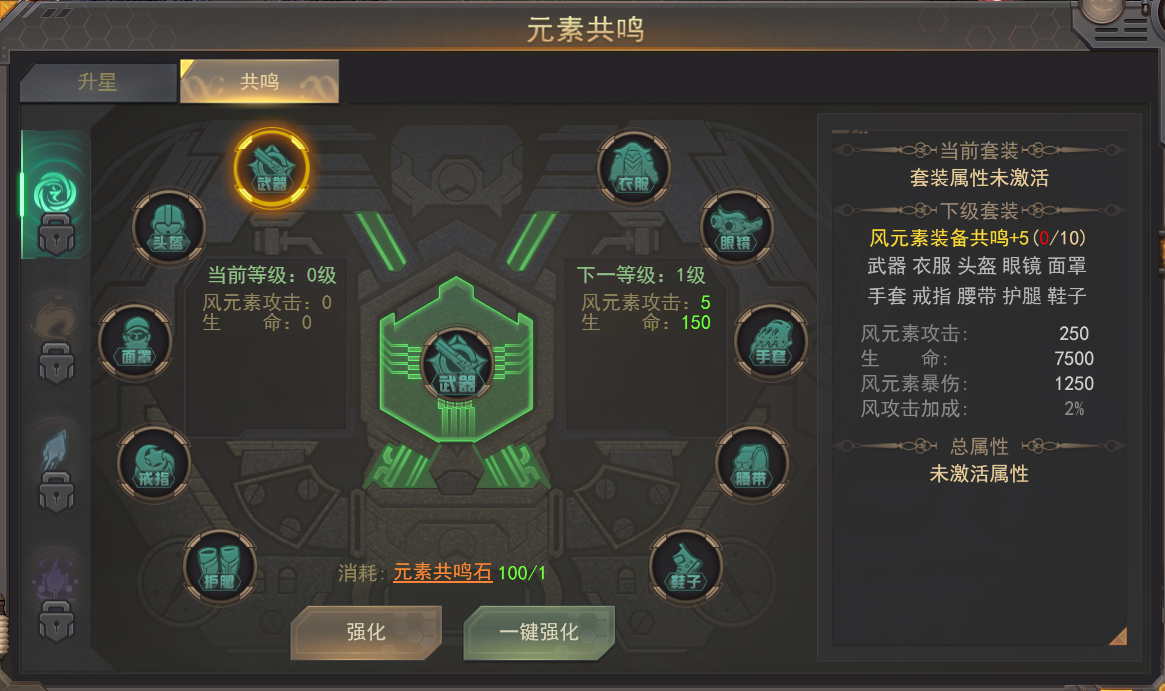The height and width of the screenshot is (691, 1165).
Task: Choose the 头盔 equipment slot
Action: pyautogui.click(x=169, y=227)
